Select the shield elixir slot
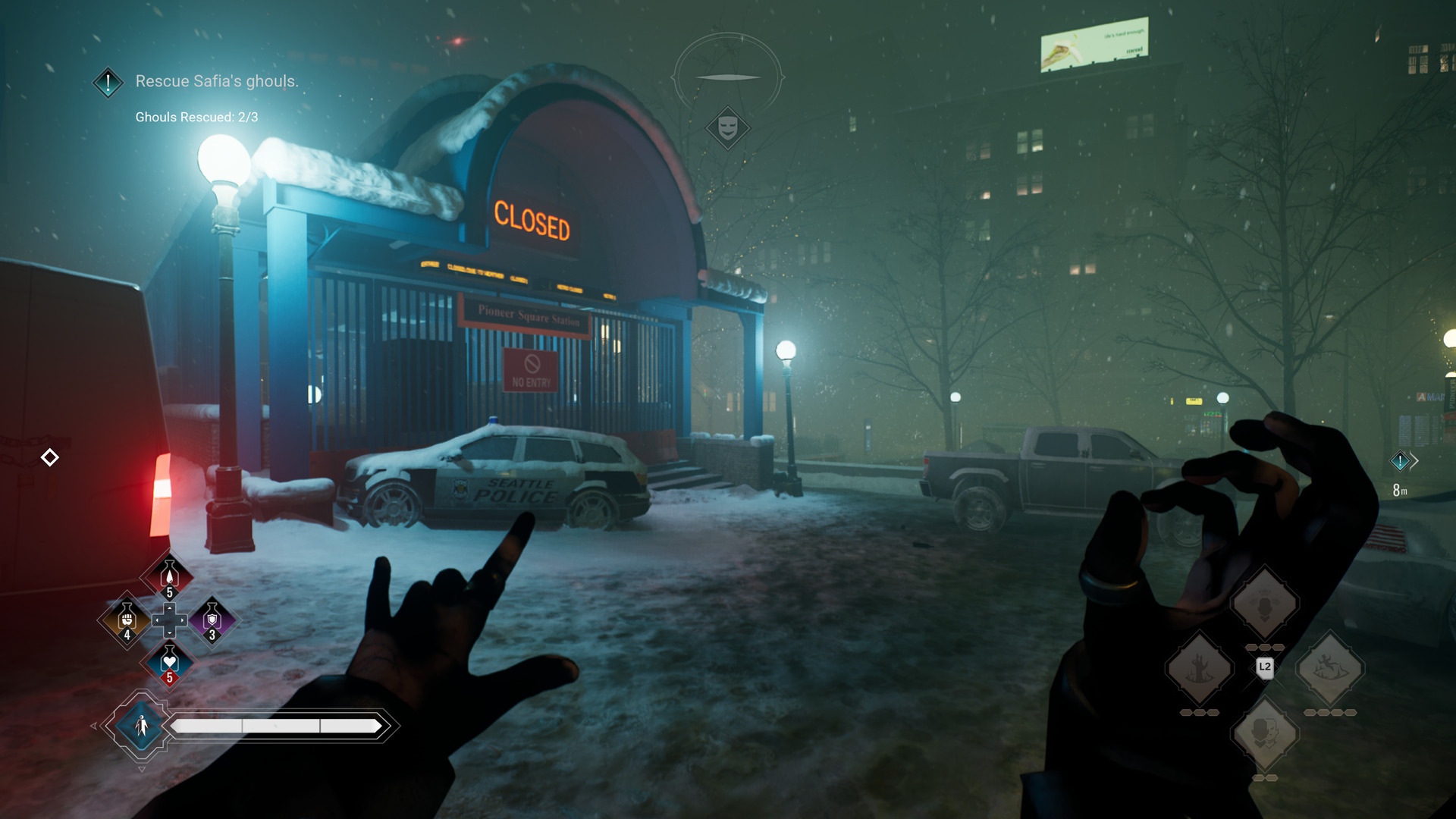 212,620
